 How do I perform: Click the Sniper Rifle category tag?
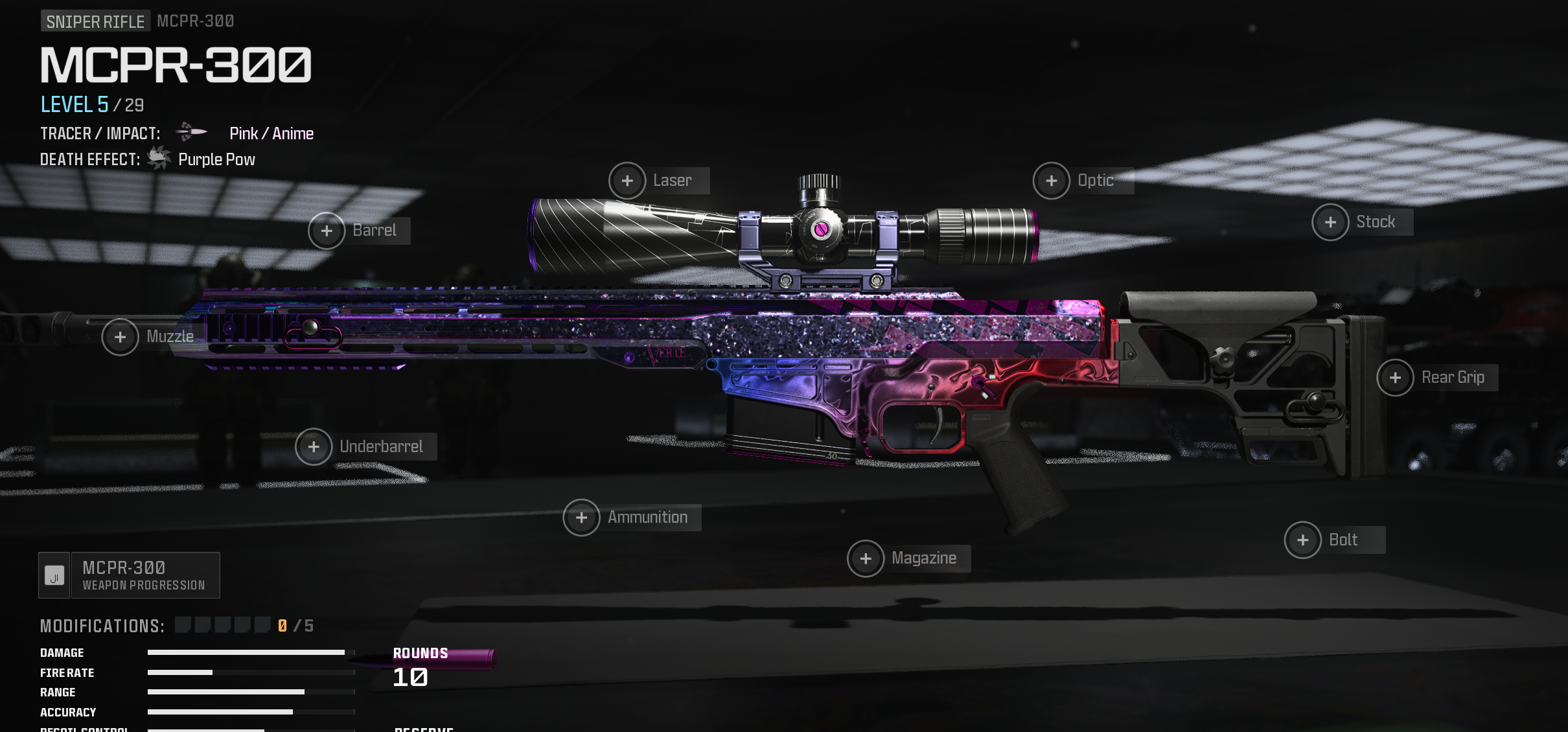pos(95,21)
